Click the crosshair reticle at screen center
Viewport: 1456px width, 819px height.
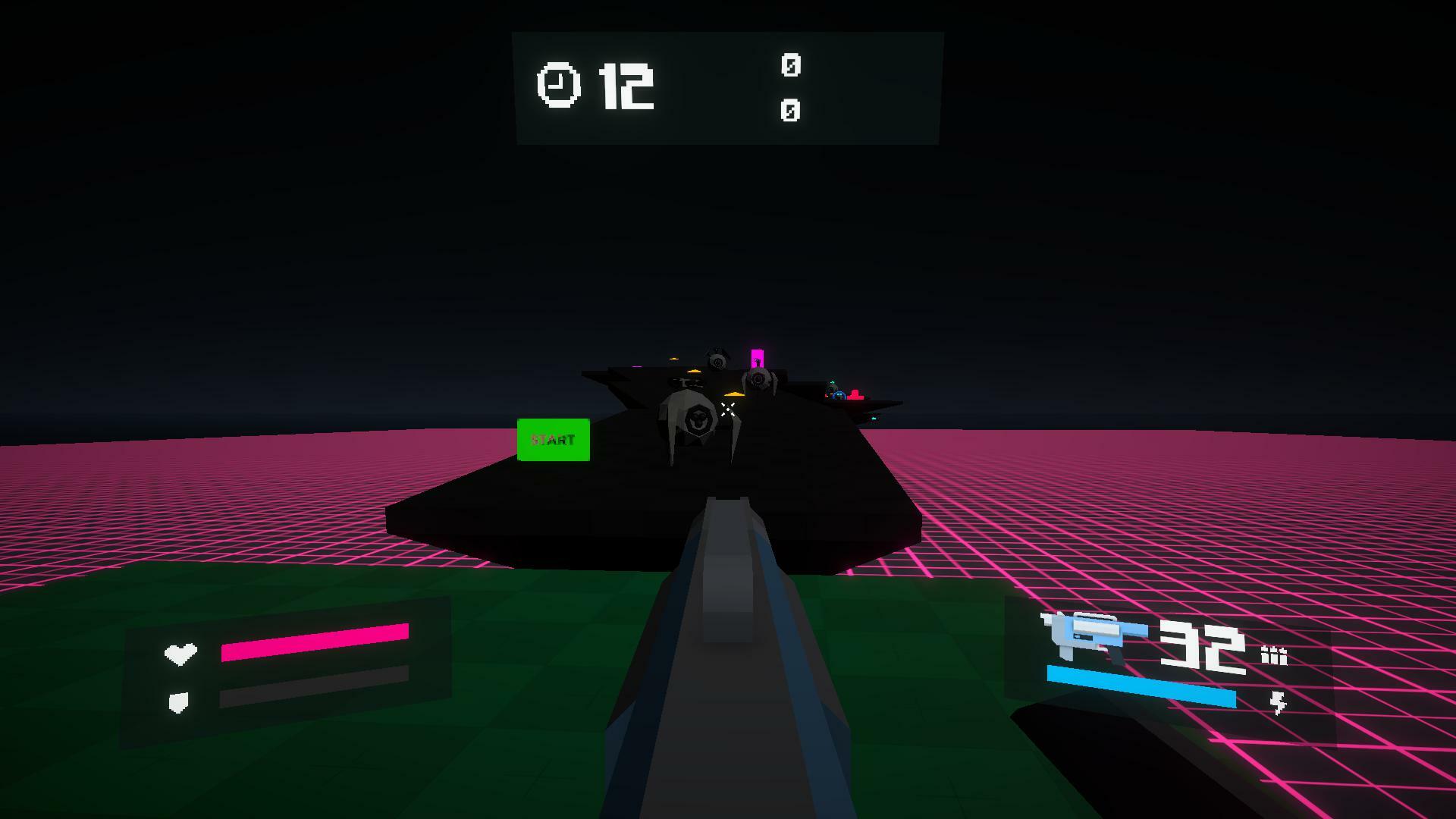[728, 409]
